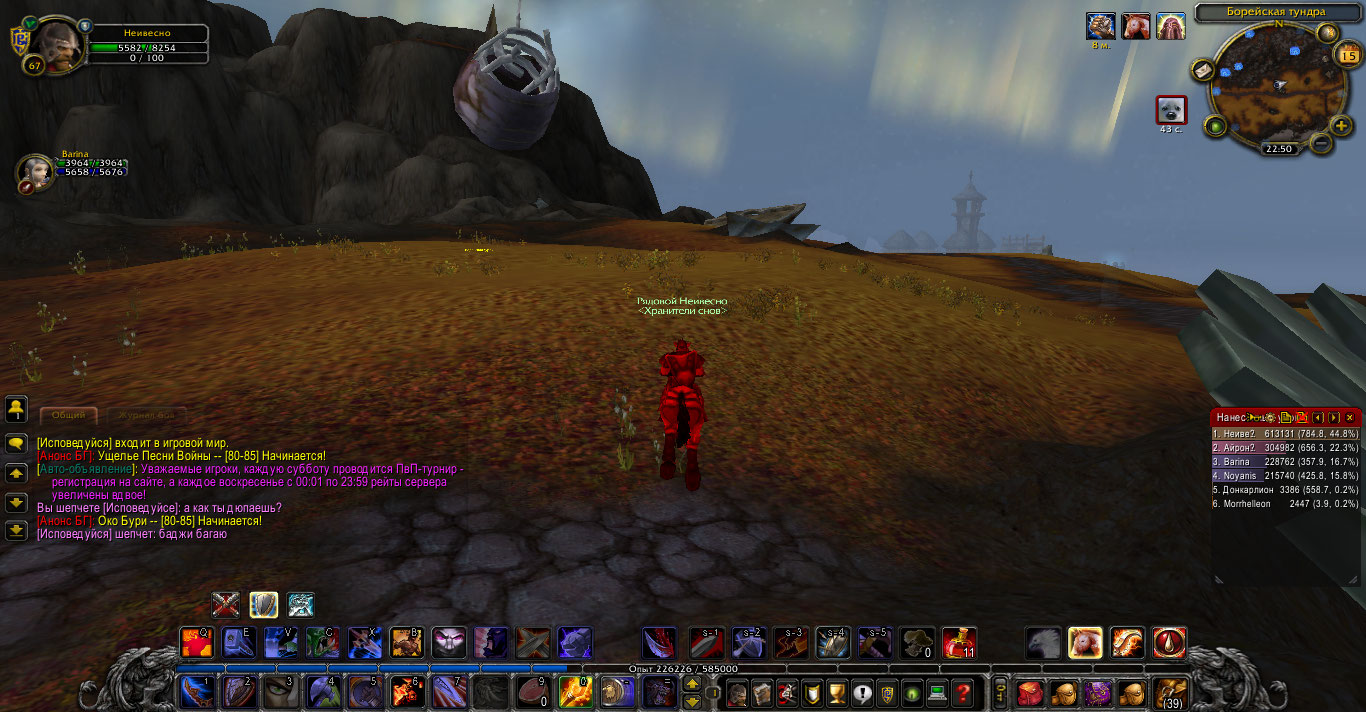The height and width of the screenshot is (712, 1366).
Task: Use the red healing potion with 11 charges
Action: tap(959, 642)
